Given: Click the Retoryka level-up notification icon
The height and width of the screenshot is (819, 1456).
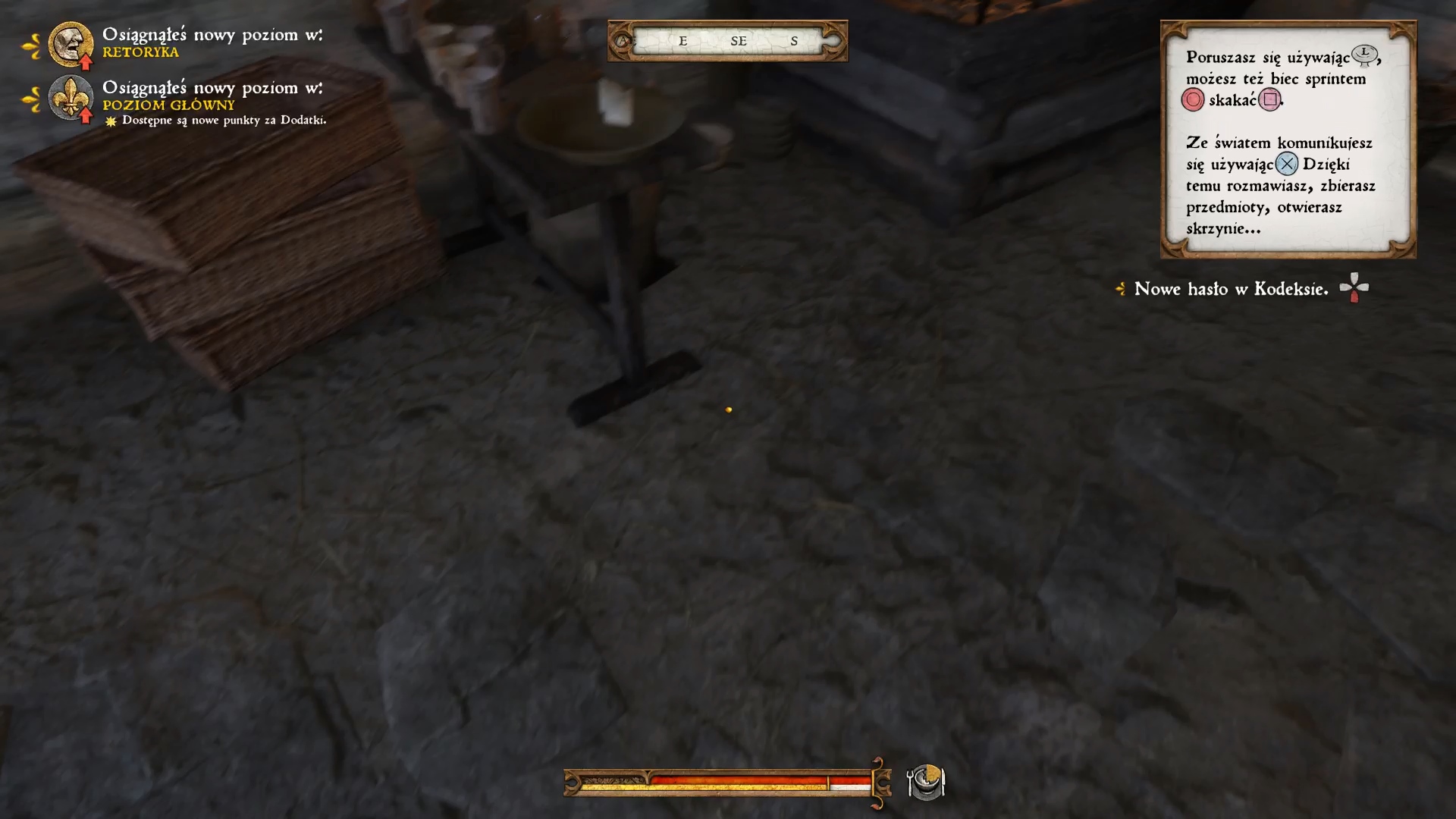Looking at the screenshot, I should click(x=71, y=44).
